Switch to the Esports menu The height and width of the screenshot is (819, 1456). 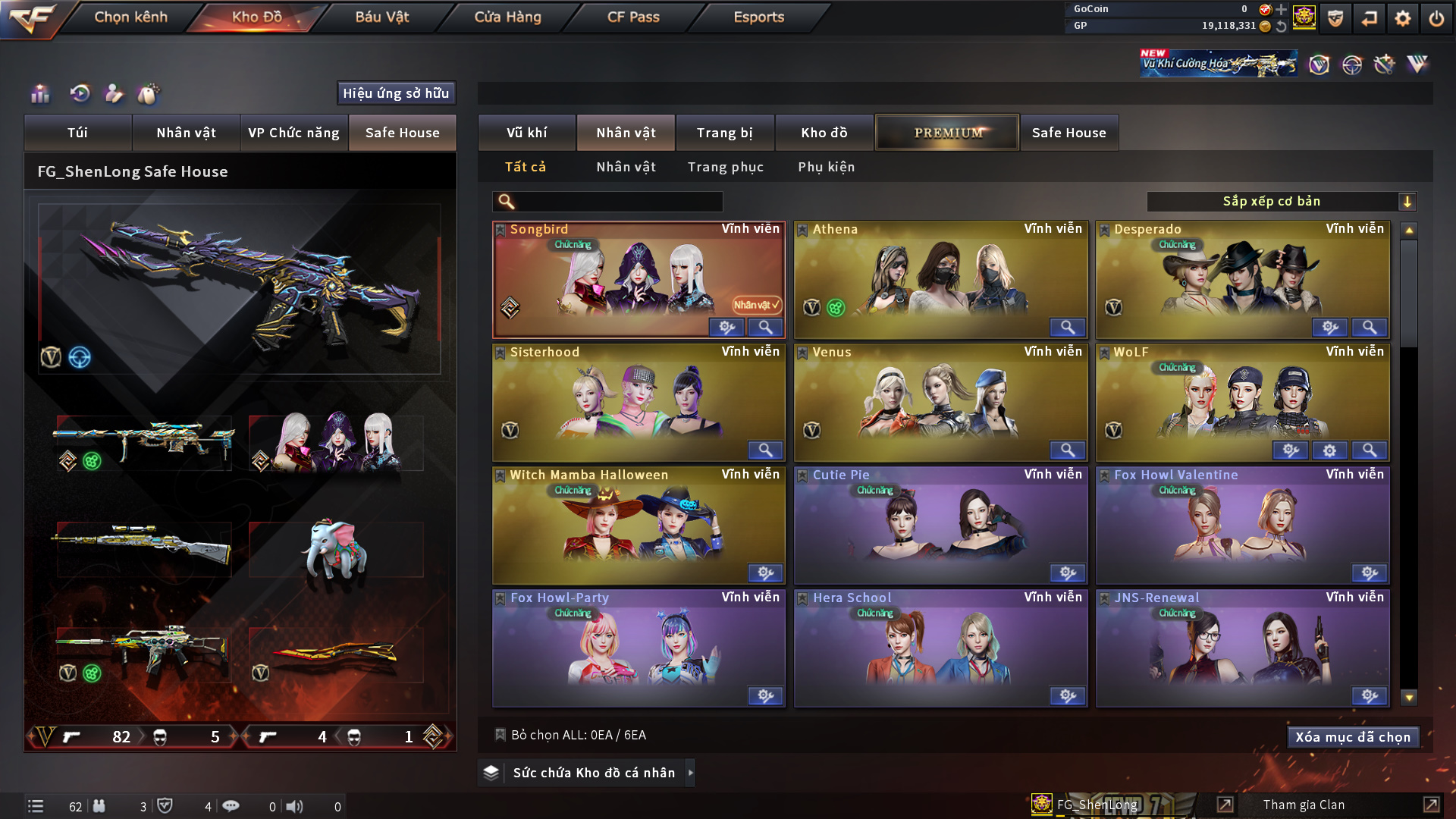tap(758, 17)
